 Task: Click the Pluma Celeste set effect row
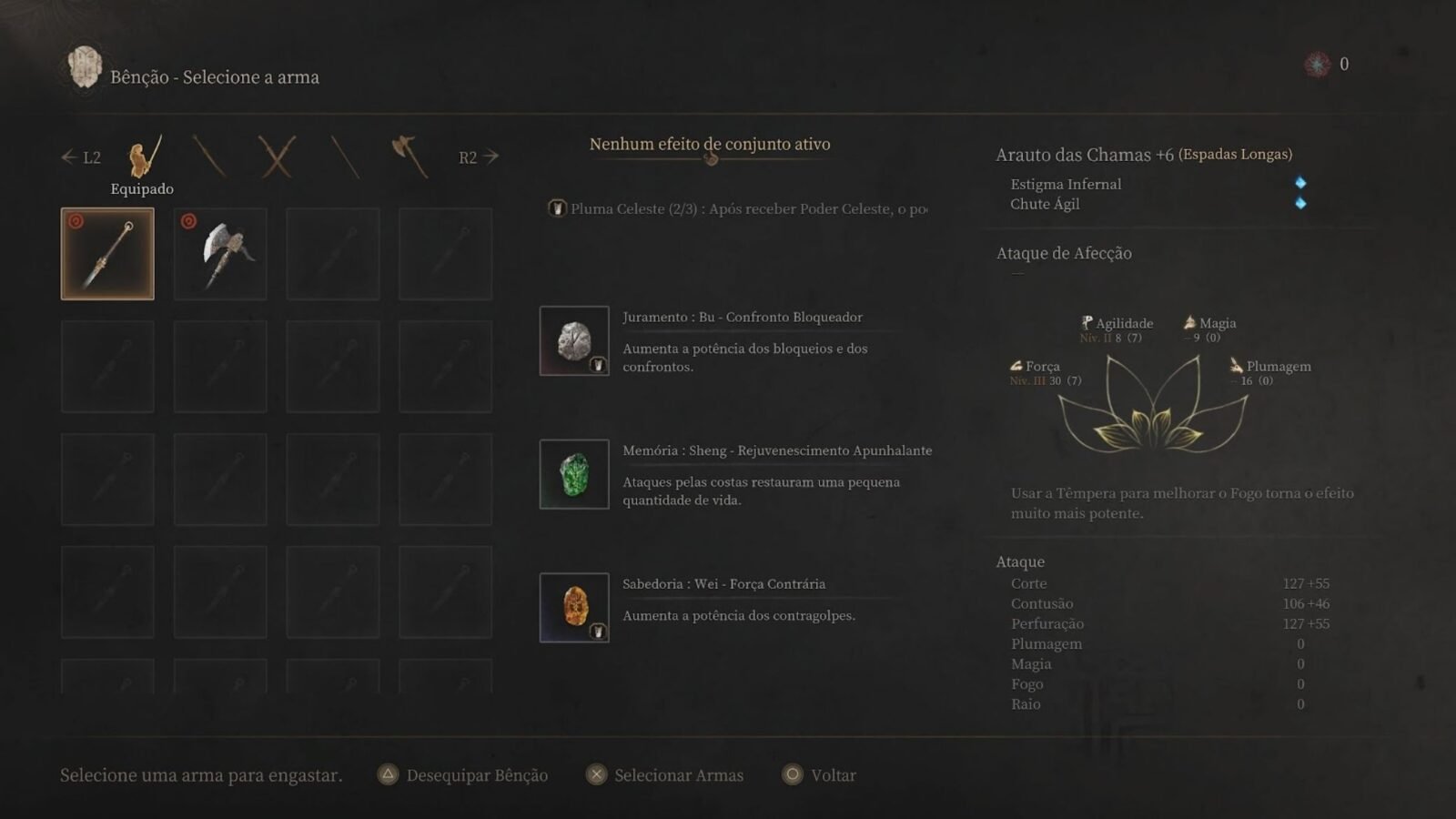click(x=737, y=208)
